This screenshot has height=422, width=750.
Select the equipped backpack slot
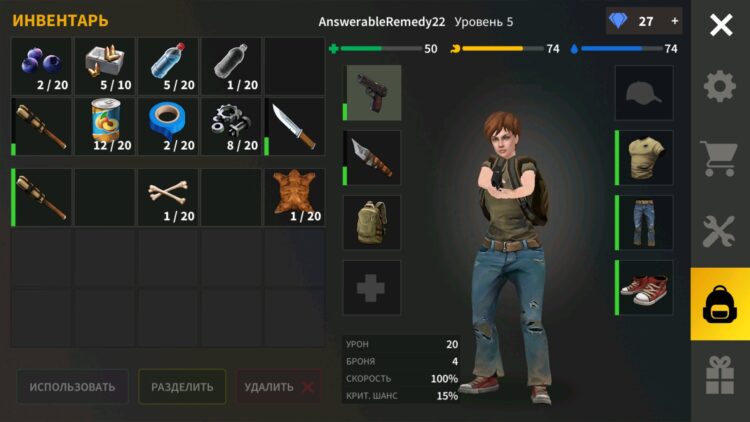[373, 223]
